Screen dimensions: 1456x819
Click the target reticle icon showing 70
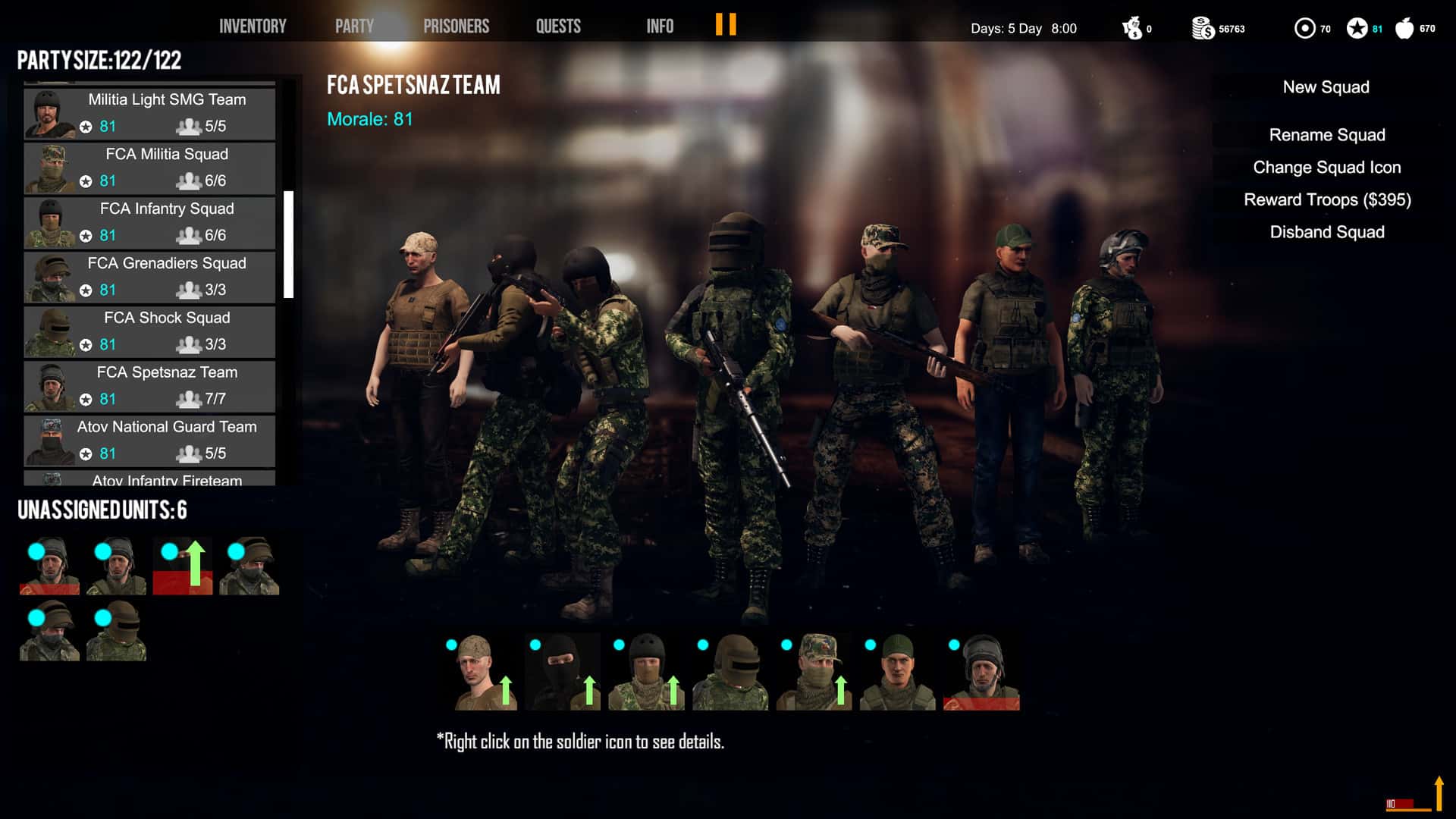click(x=1306, y=27)
